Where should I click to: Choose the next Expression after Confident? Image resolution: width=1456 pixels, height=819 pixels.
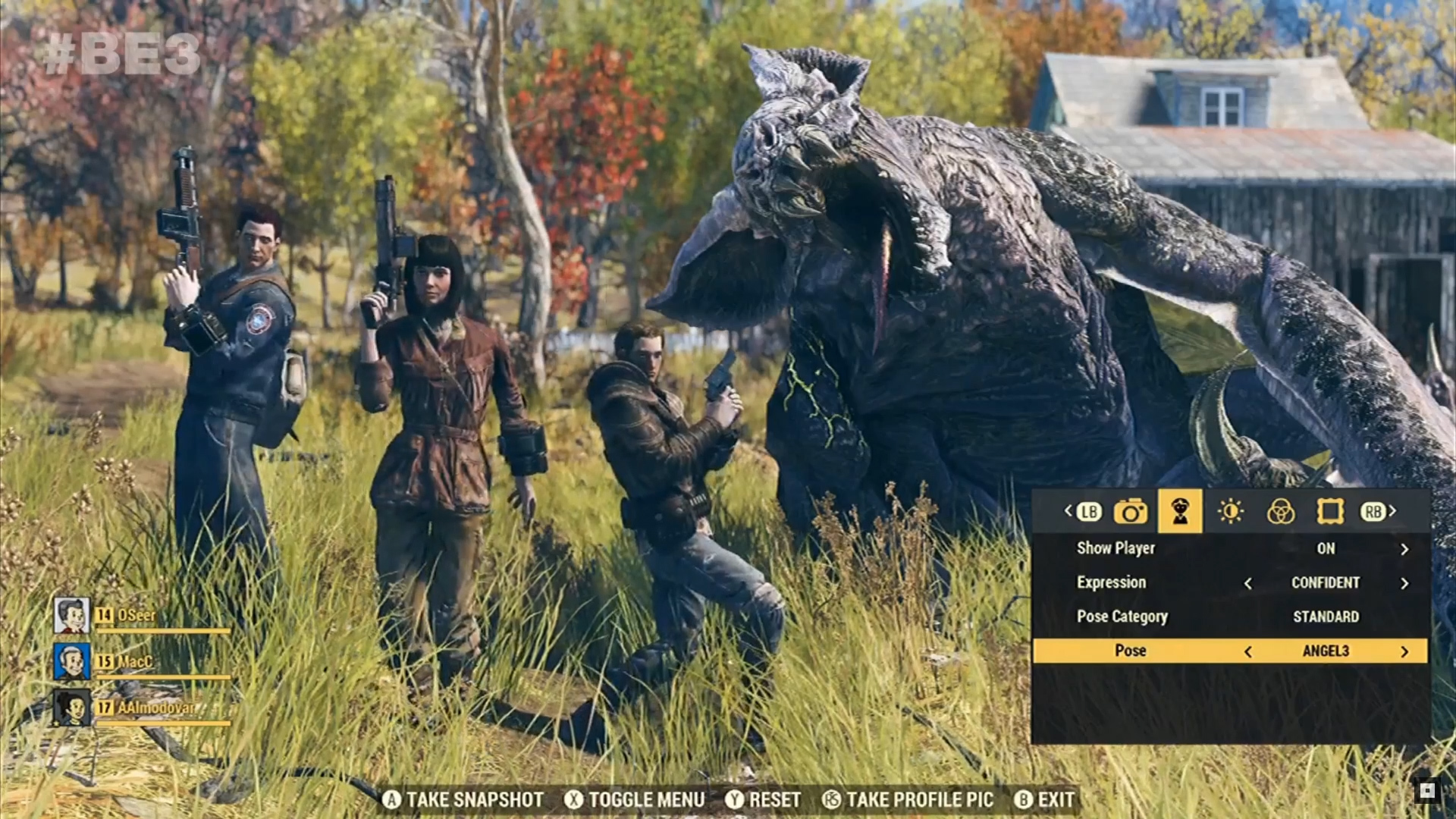1404,583
